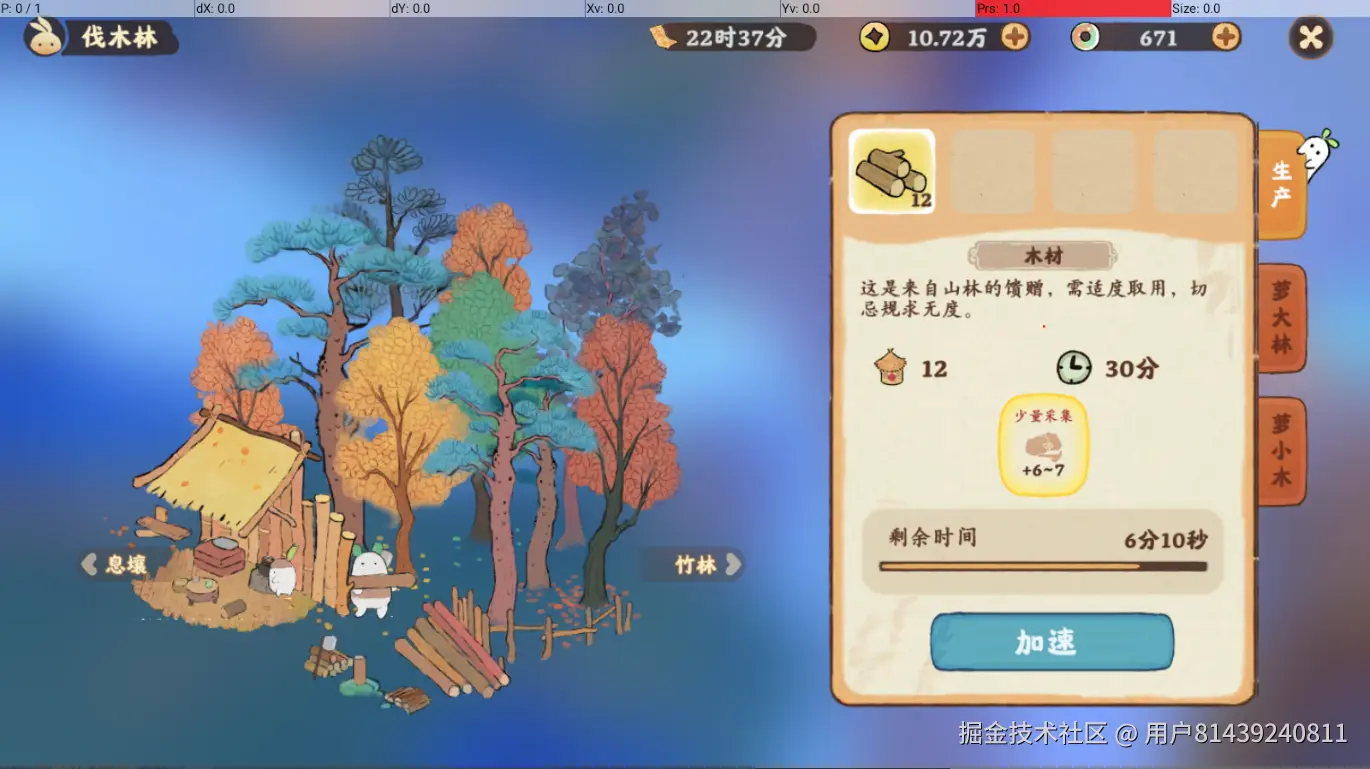The image size is (1370, 769).
Task: Click the basket icon showing cost 12
Action: click(x=893, y=368)
